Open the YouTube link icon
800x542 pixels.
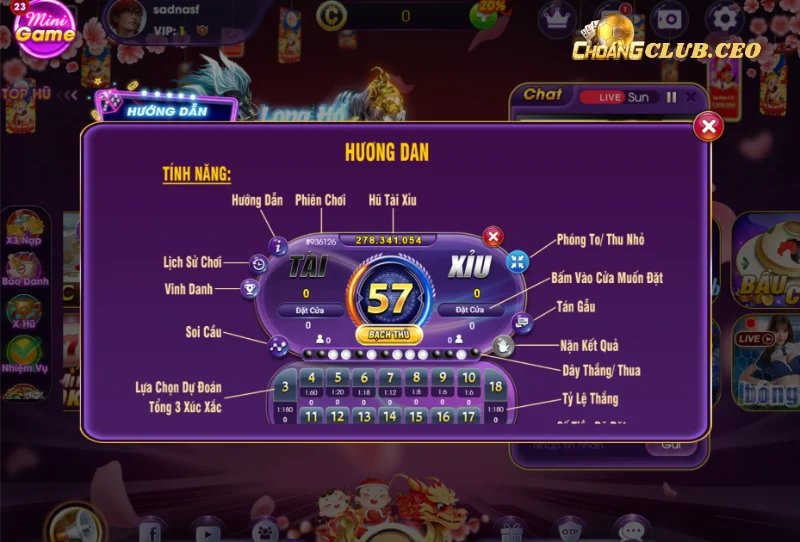pos(208,530)
